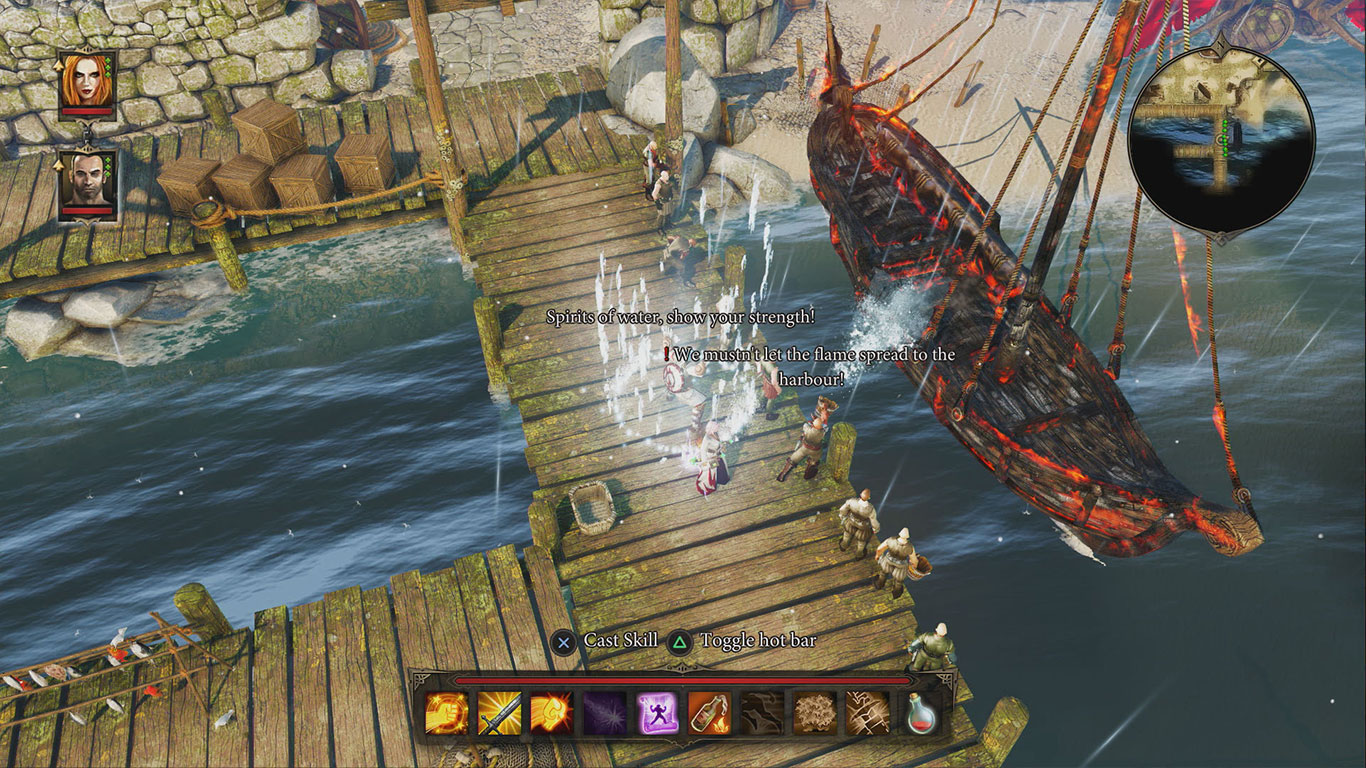Viewport: 1366px width, 768px height.
Task: Use the cracked ground stomp skill
Action: click(867, 714)
